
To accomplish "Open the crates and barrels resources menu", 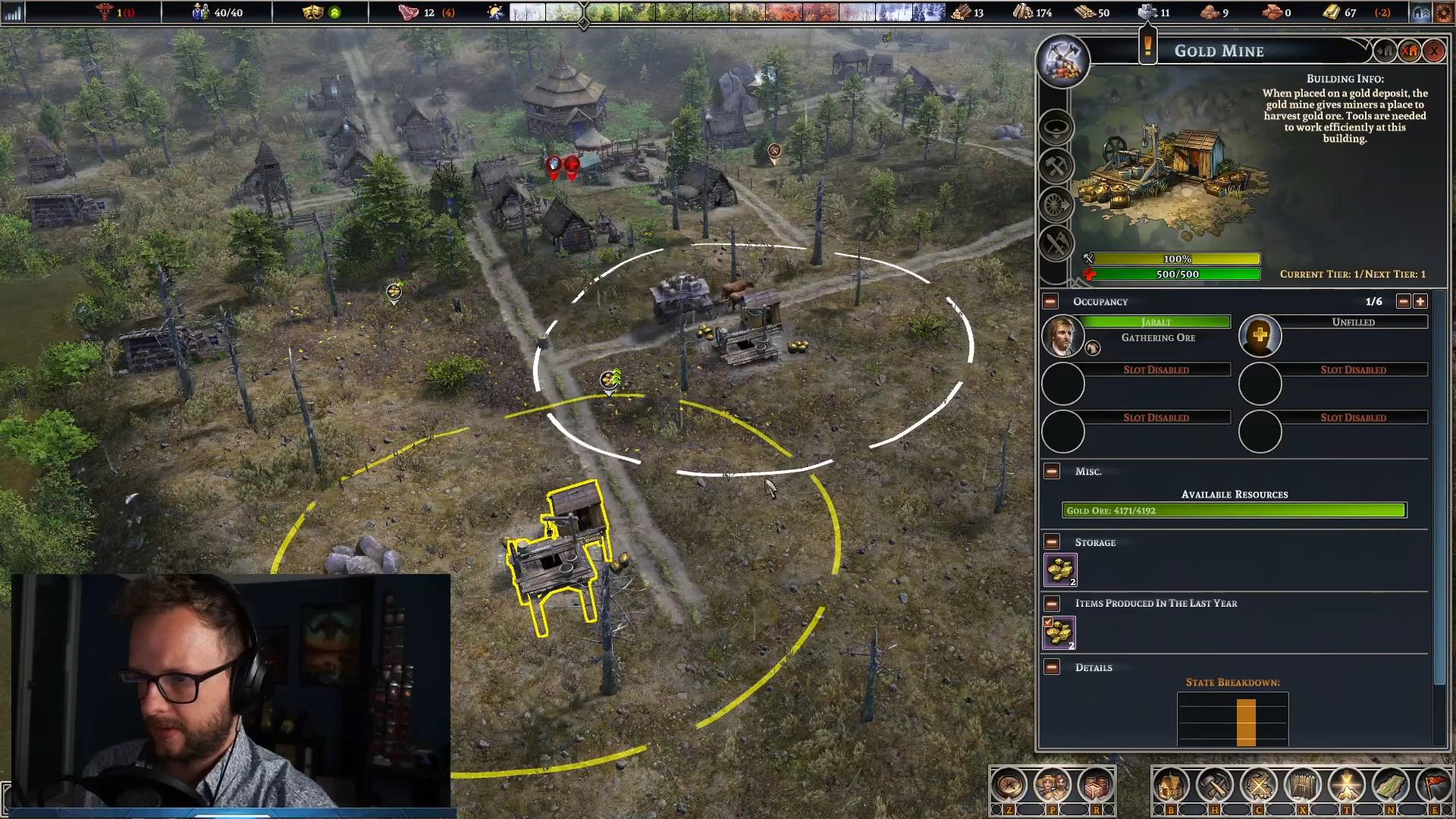I will click(1095, 786).
